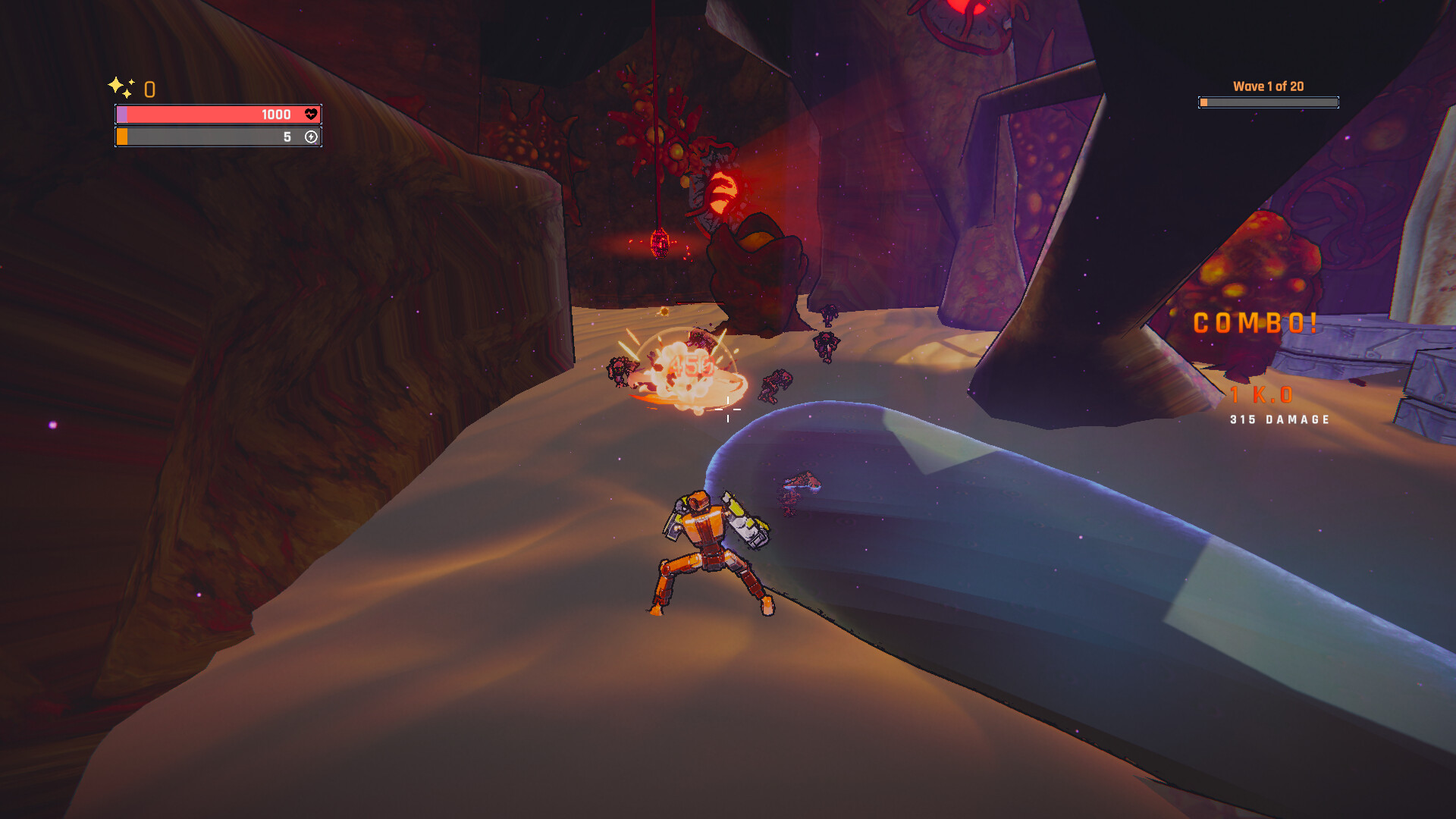Click the health bar showing 1000
The height and width of the screenshot is (819, 1456).
[x=220, y=114]
